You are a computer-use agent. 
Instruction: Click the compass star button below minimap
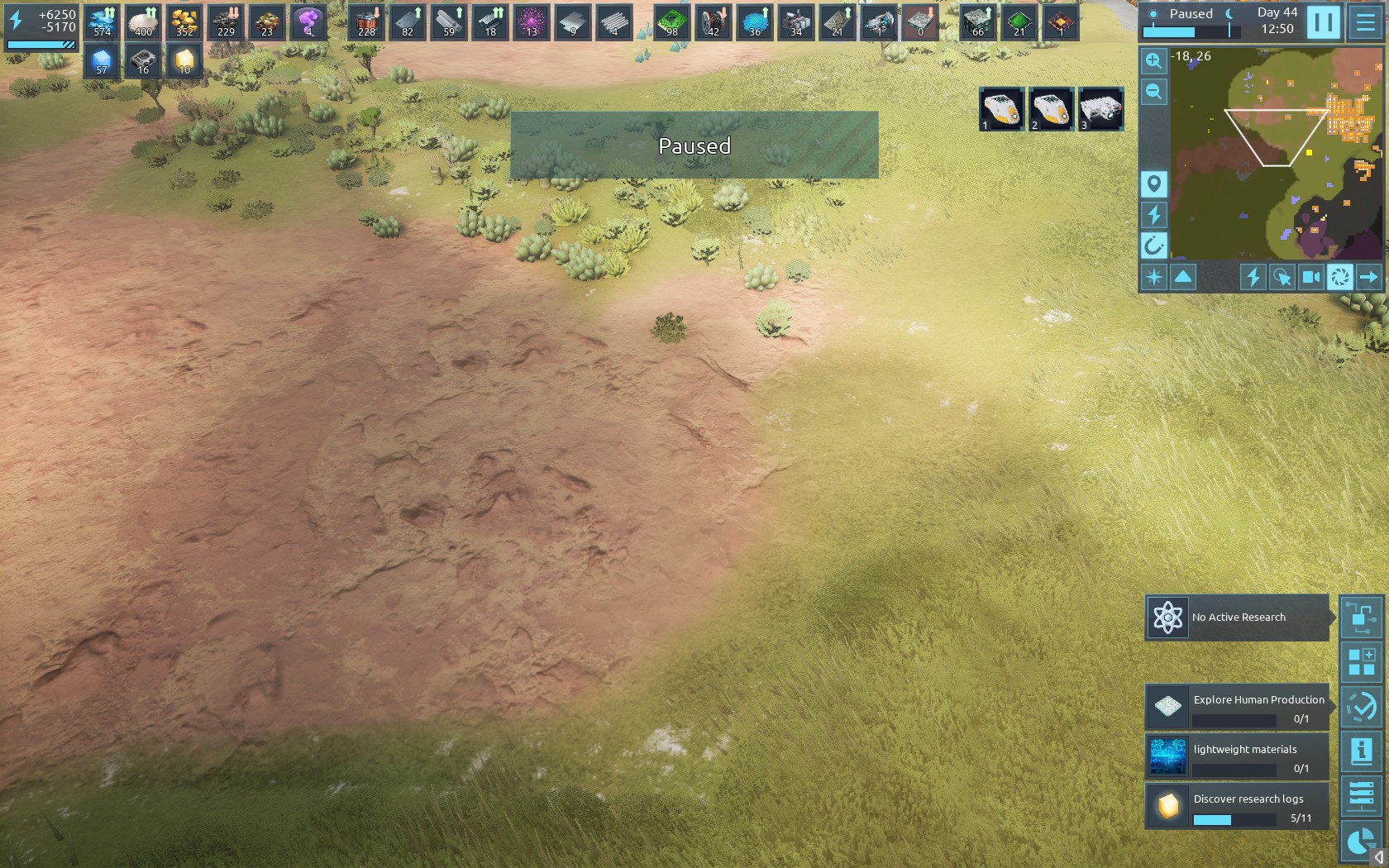tap(1153, 277)
